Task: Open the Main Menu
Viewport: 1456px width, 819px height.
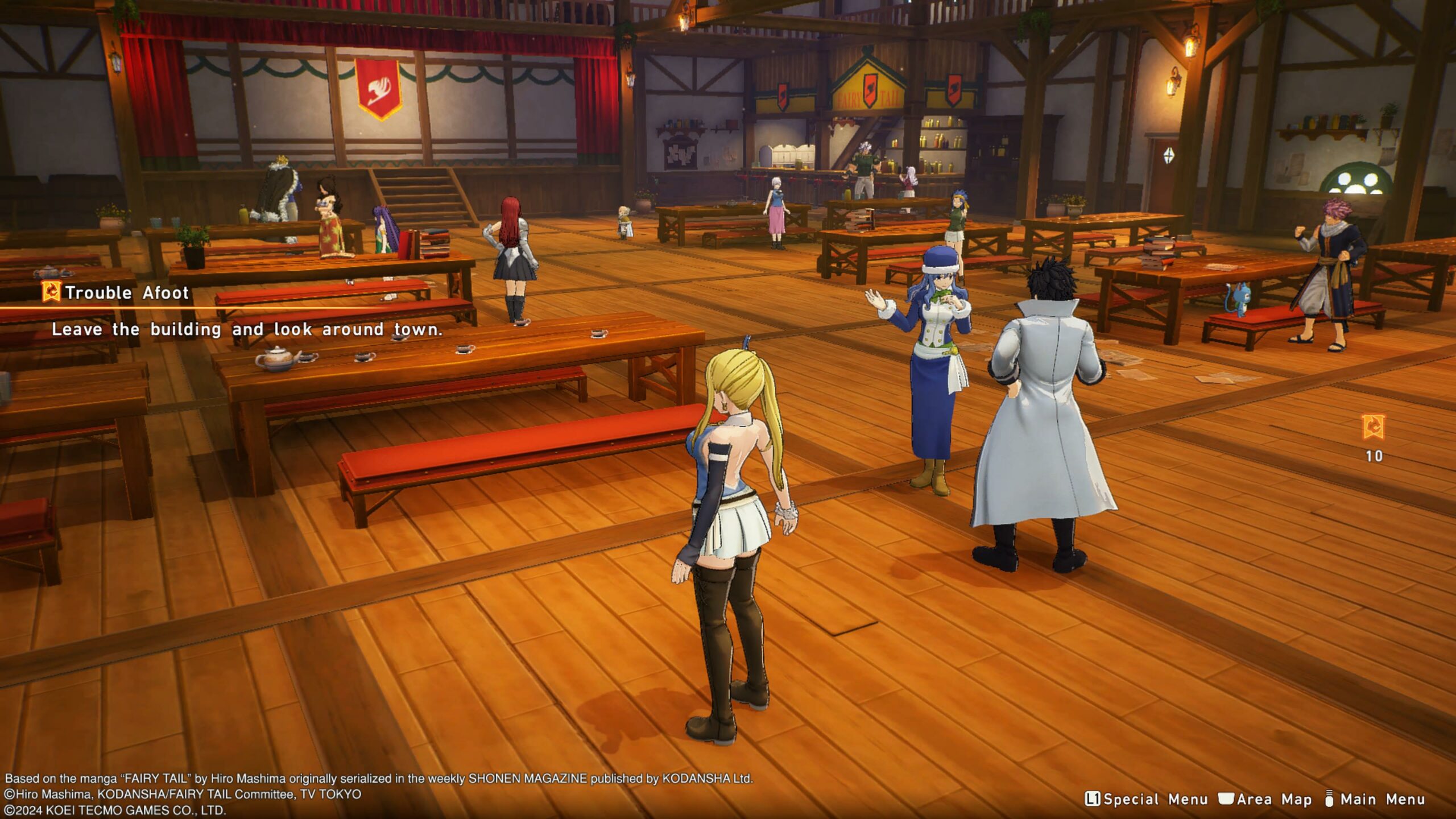Action: pos(1375,799)
